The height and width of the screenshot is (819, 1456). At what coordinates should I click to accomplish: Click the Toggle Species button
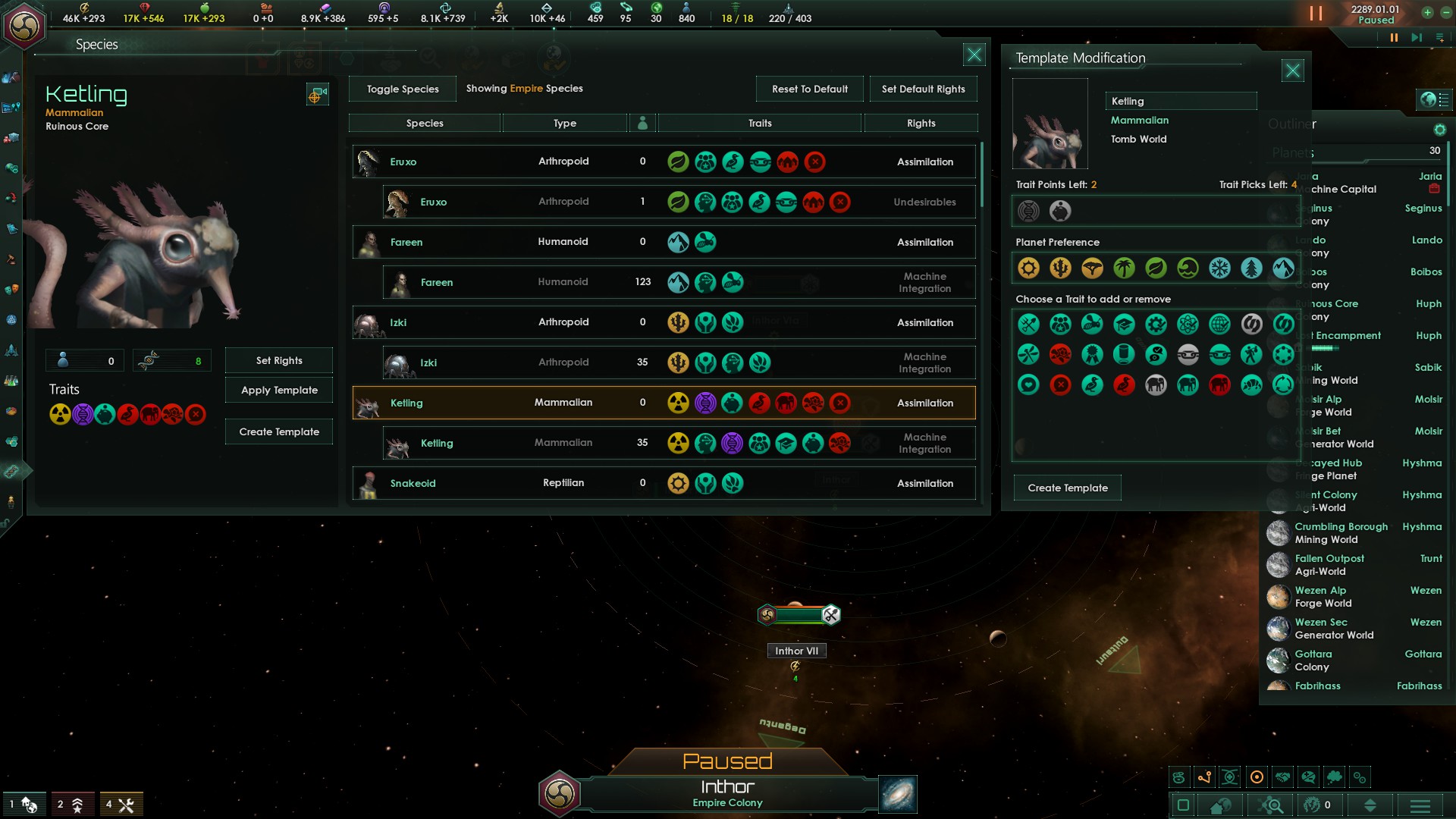403,89
